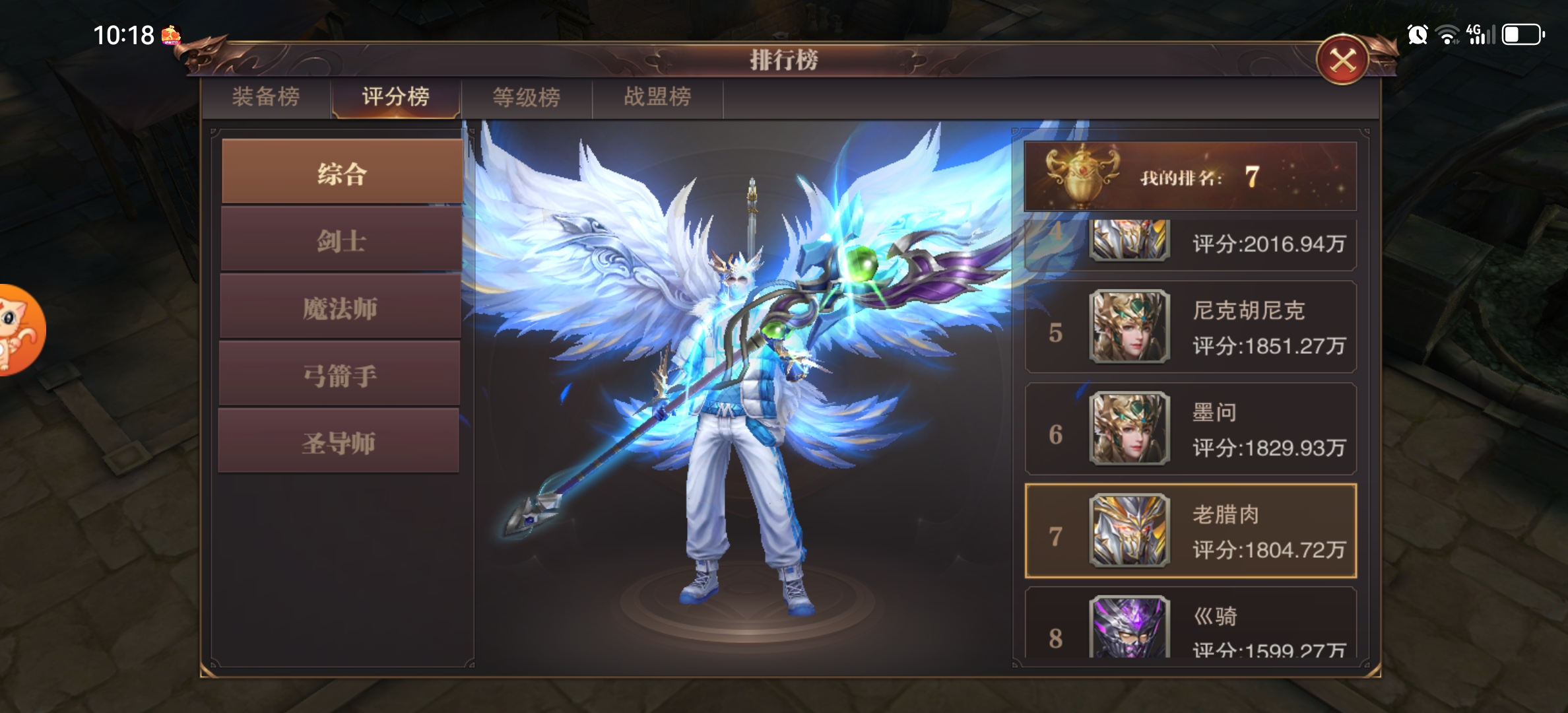The width and height of the screenshot is (1568, 713).
Task: Open the 等级榜 tab
Action: pyautogui.click(x=527, y=97)
